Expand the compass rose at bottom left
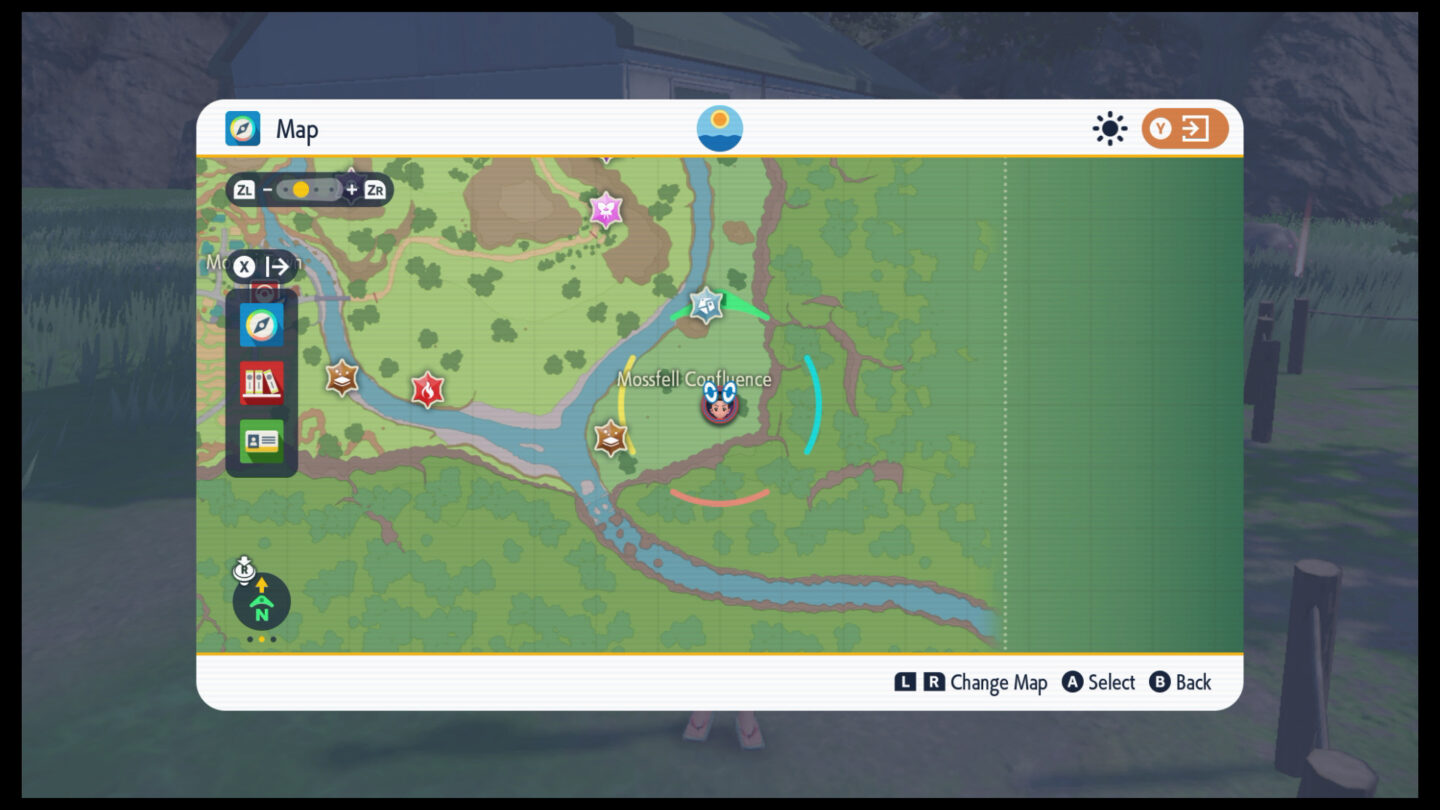Viewport: 1440px width, 810px height. [261, 601]
